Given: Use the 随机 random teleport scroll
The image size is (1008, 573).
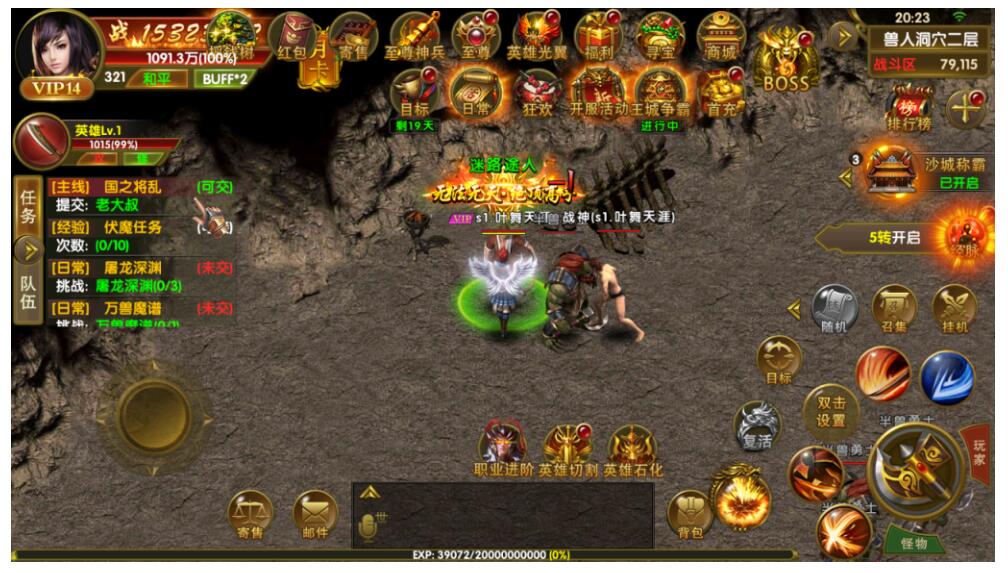Looking at the screenshot, I should coord(834,310).
